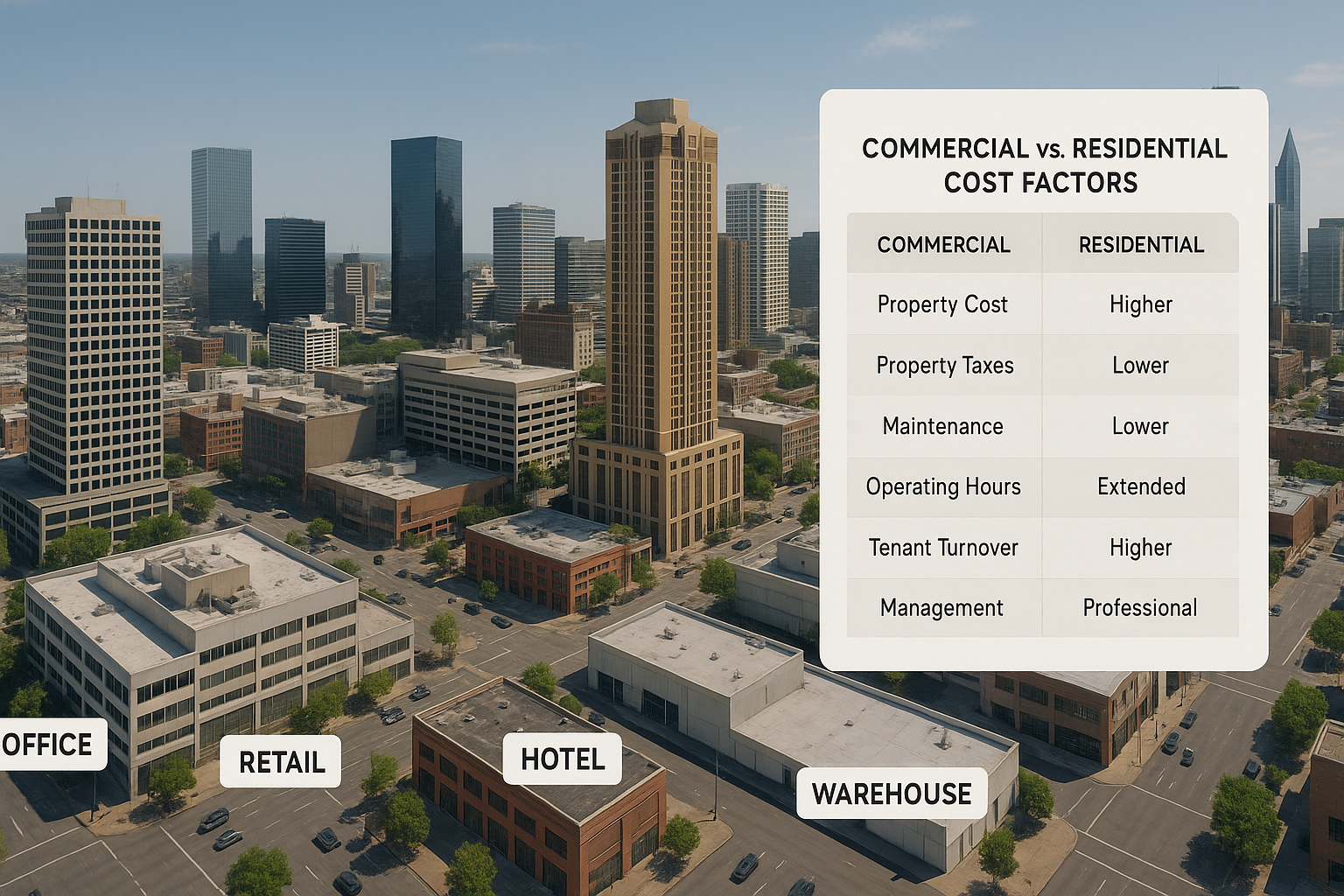Open the WAREHOUSE building label
1344x896 pixels.
pyautogui.click(x=891, y=794)
